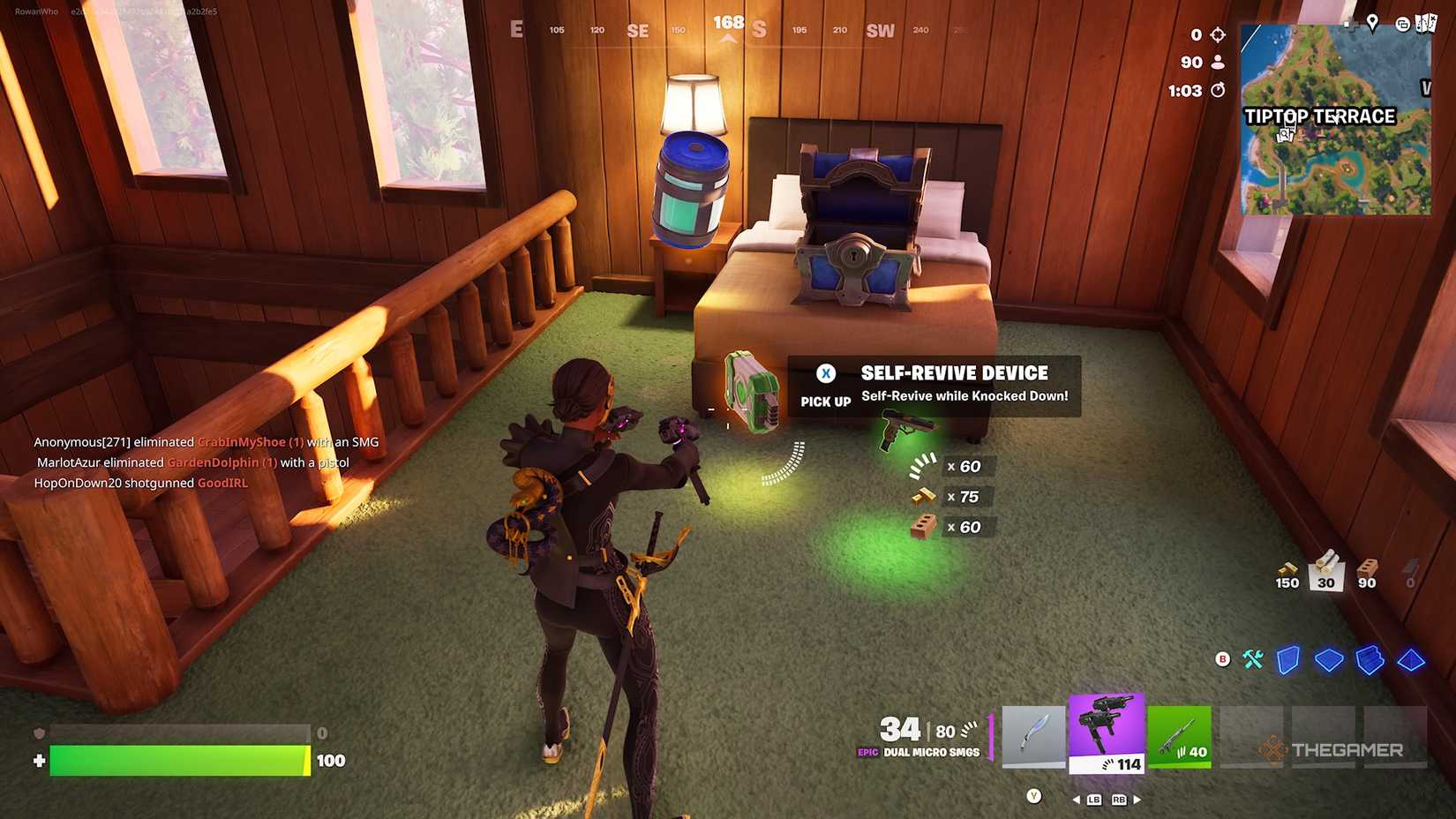Toggle the quest map icon beside the minimap

[x=1427, y=24]
